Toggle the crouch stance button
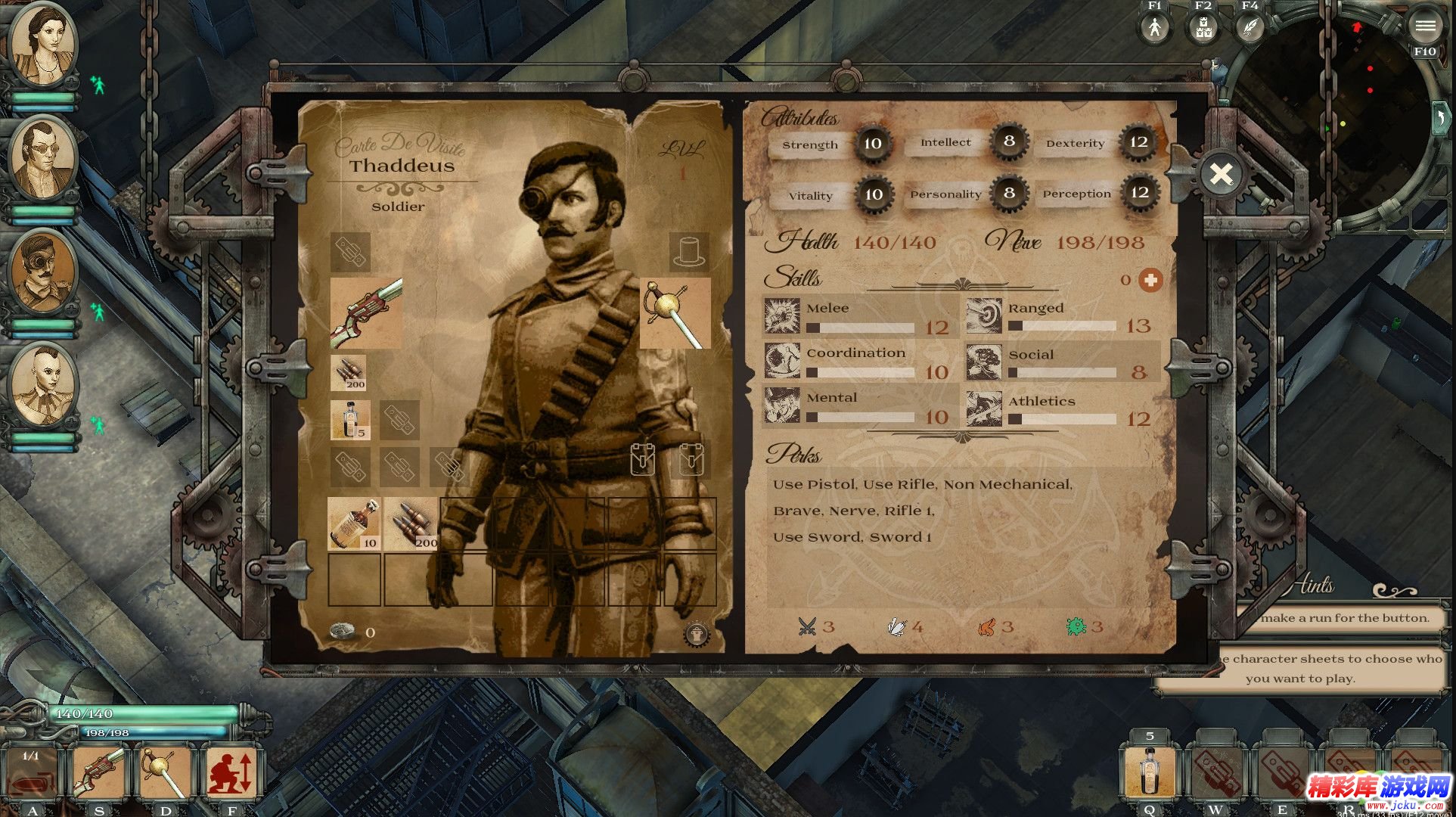 [231, 772]
